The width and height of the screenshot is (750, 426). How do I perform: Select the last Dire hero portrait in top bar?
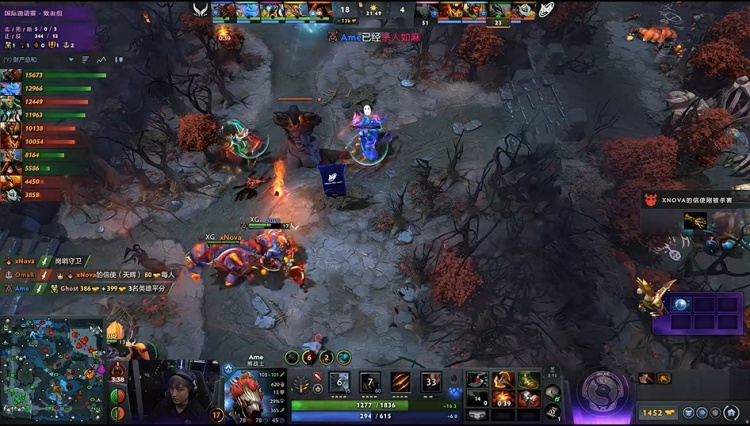(525, 10)
